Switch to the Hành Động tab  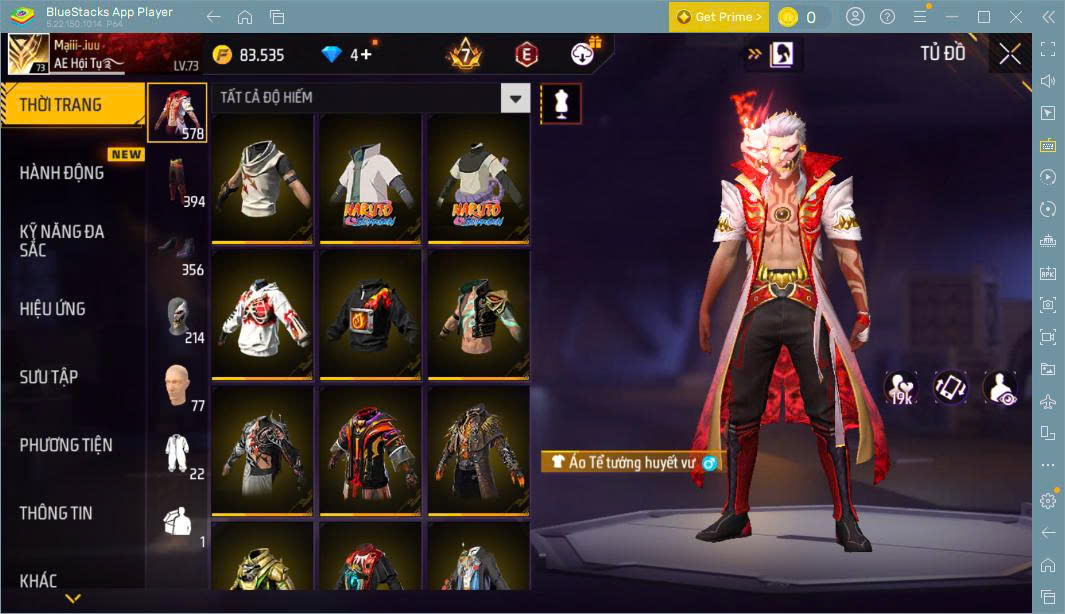[x=62, y=173]
